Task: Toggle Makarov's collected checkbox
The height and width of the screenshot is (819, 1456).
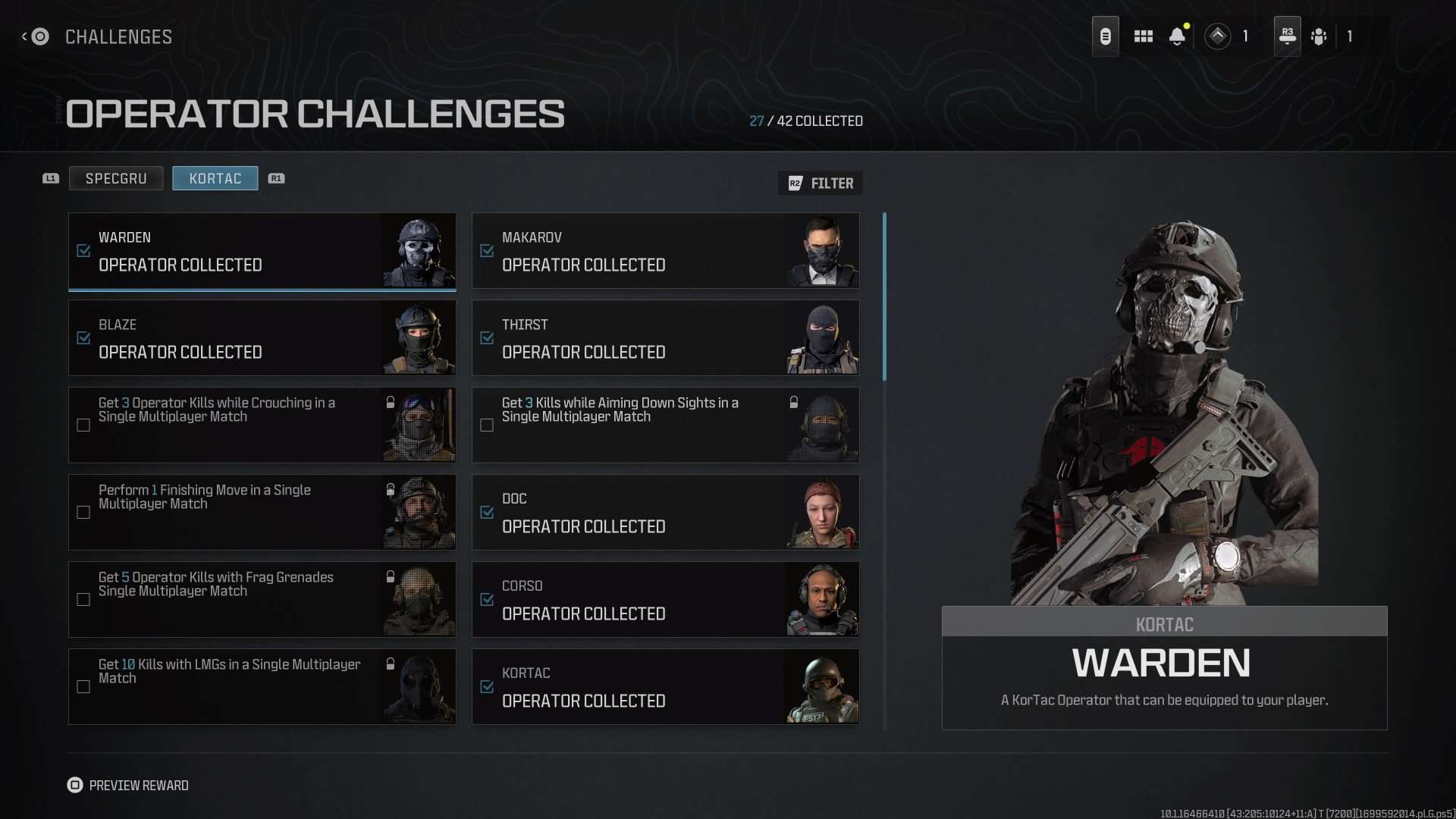Action: [x=487, y=251]
